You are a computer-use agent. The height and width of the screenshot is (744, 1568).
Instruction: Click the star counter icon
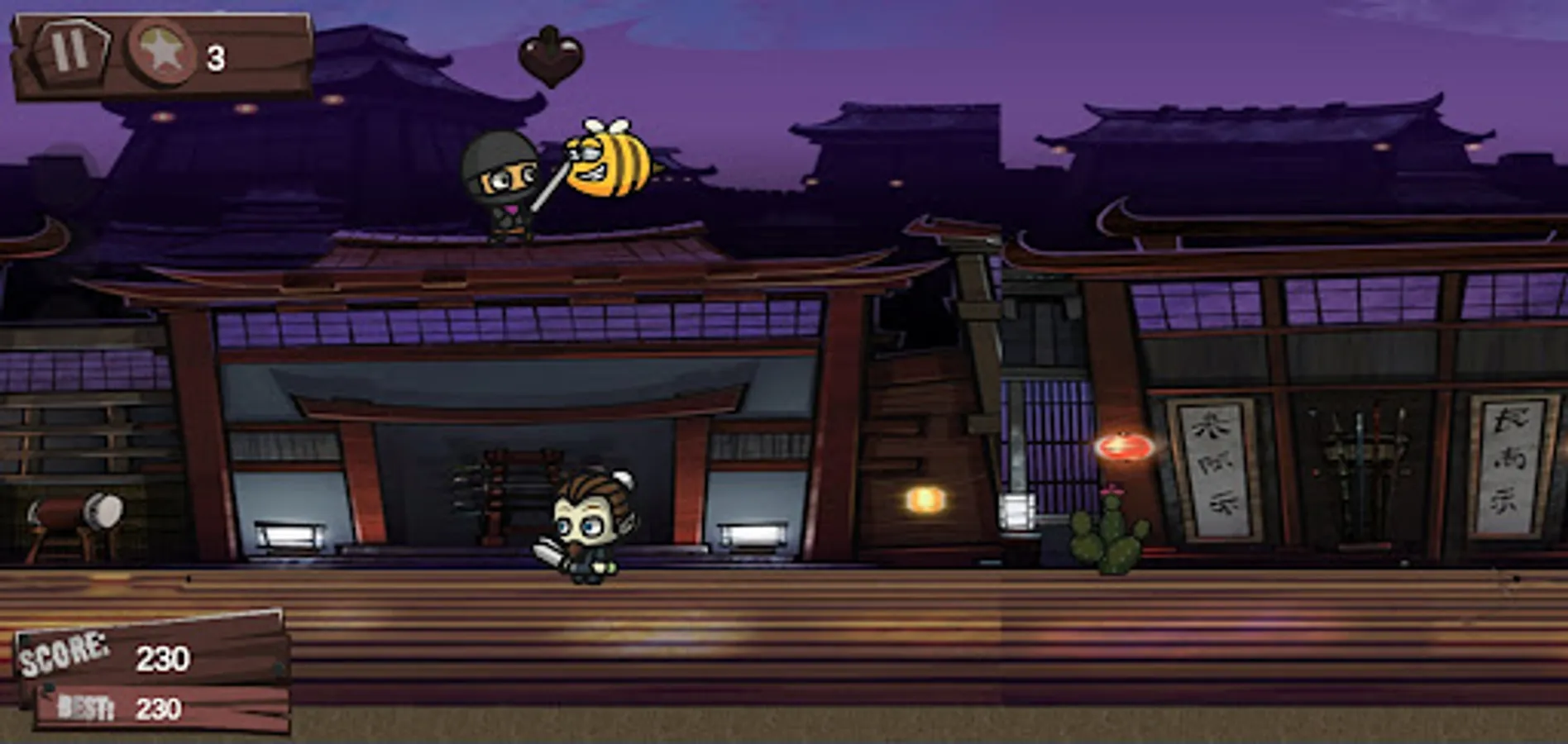(160, 55)
